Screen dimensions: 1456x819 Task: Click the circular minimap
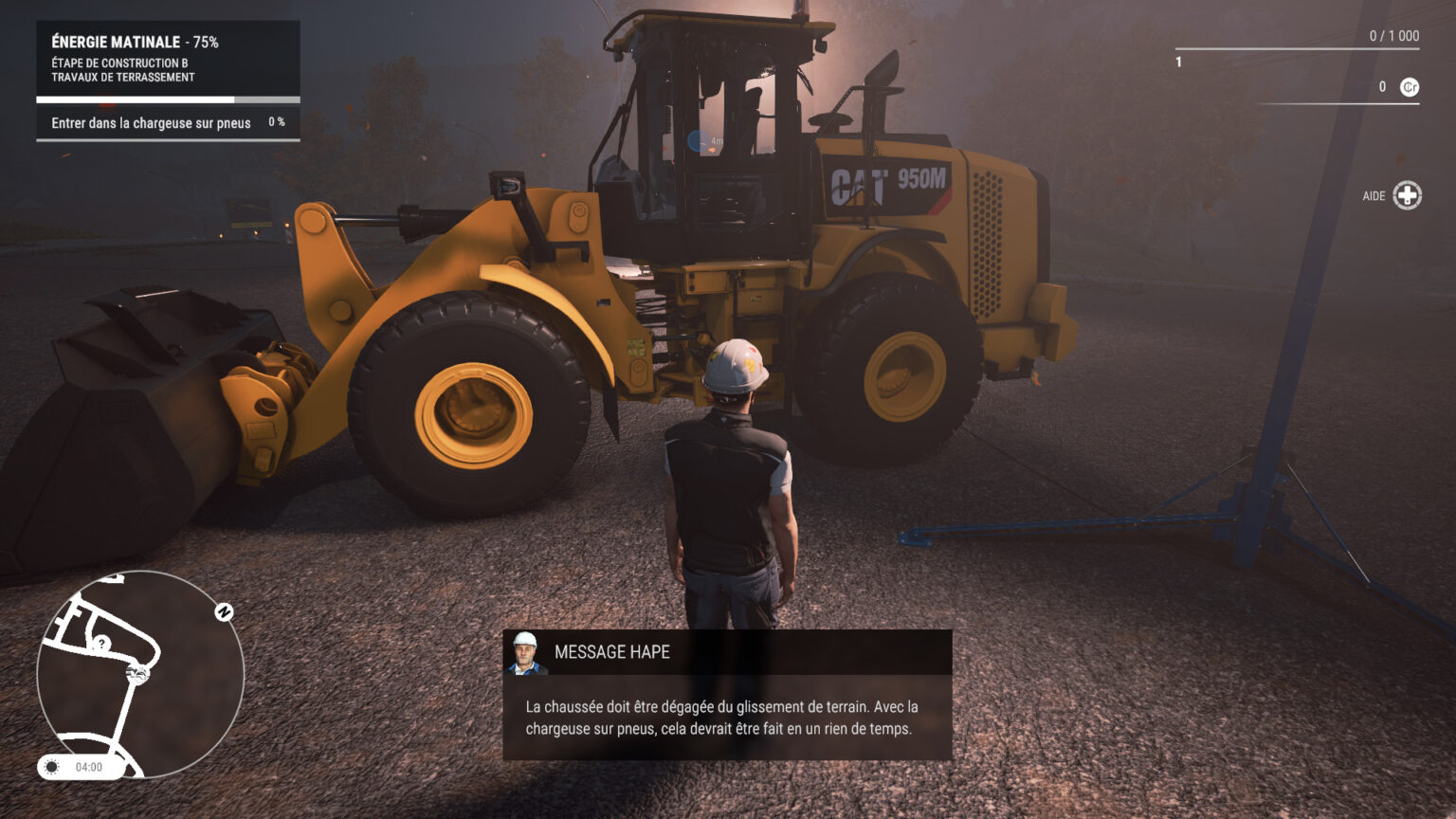pyautogui.click(x=140, y=674)
